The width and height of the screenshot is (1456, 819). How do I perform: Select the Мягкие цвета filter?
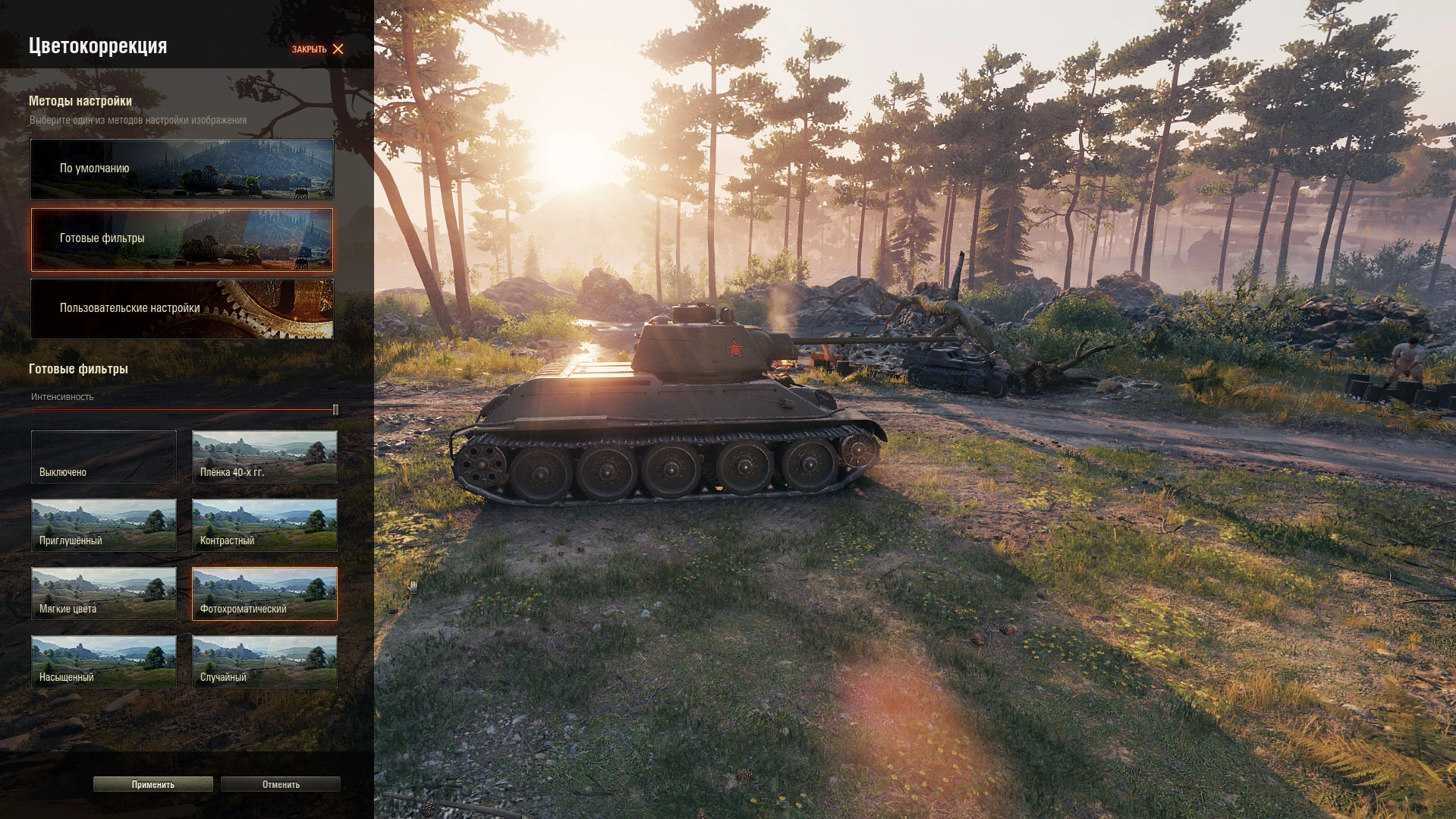tap(104, 594)
